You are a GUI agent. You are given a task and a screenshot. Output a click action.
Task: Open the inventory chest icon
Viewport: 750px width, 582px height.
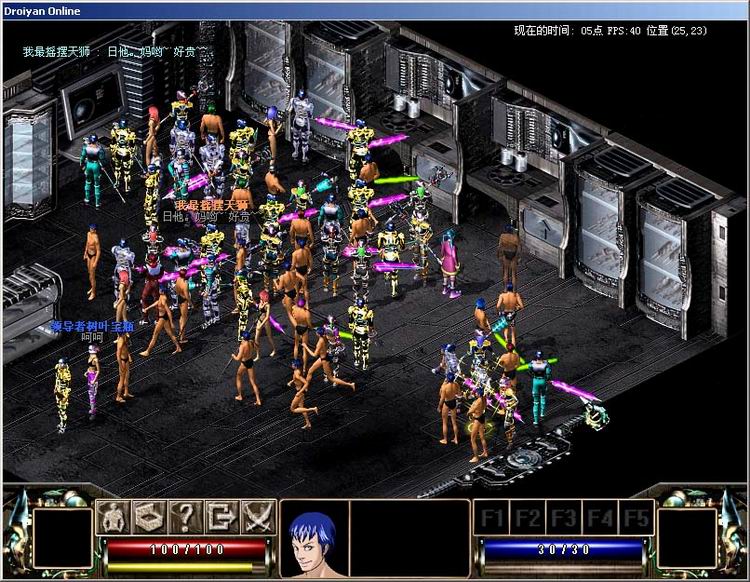pyautogui.click(x=148, y=517)
